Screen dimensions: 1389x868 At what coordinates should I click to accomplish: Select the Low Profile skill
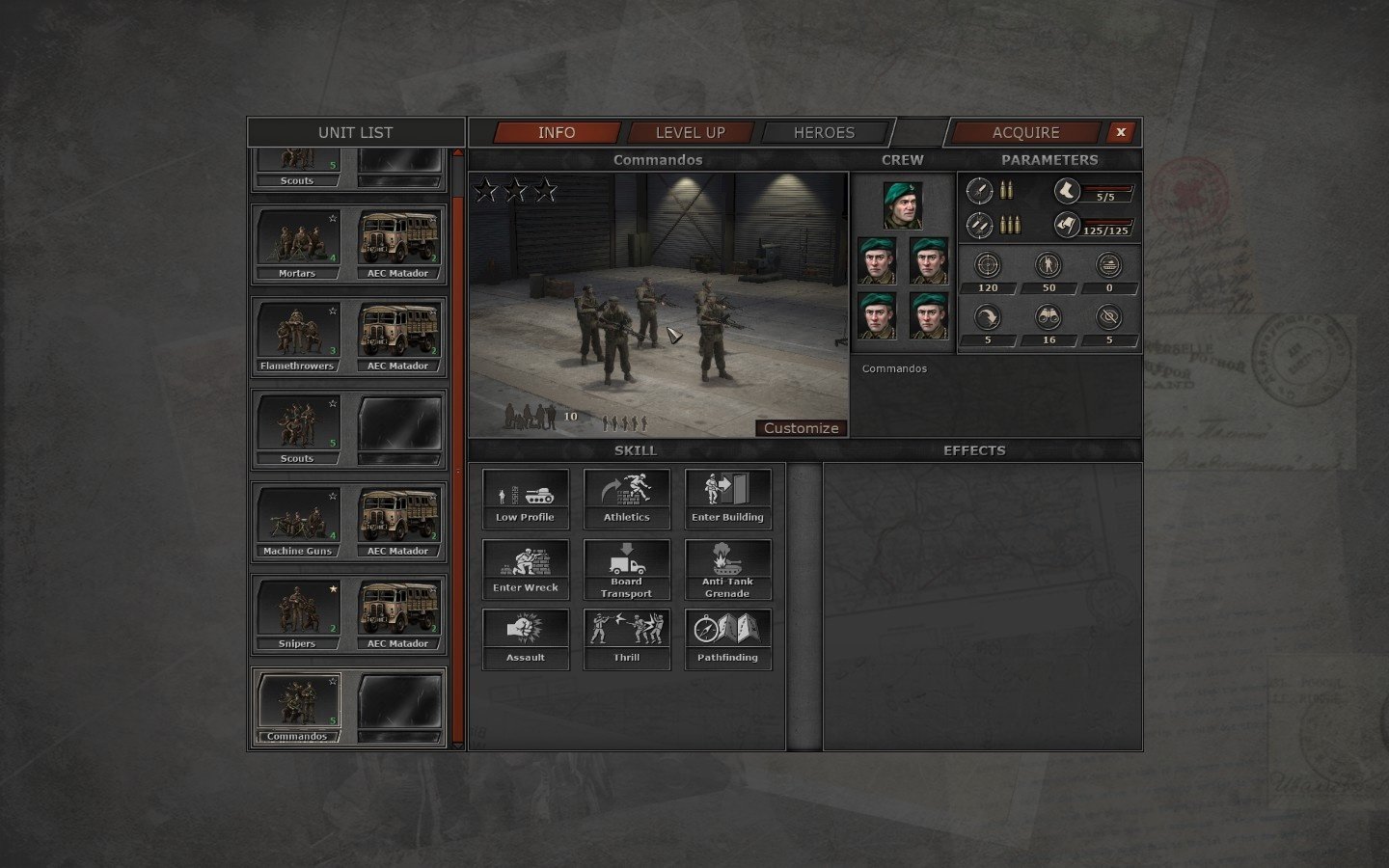tap(525, 499)
